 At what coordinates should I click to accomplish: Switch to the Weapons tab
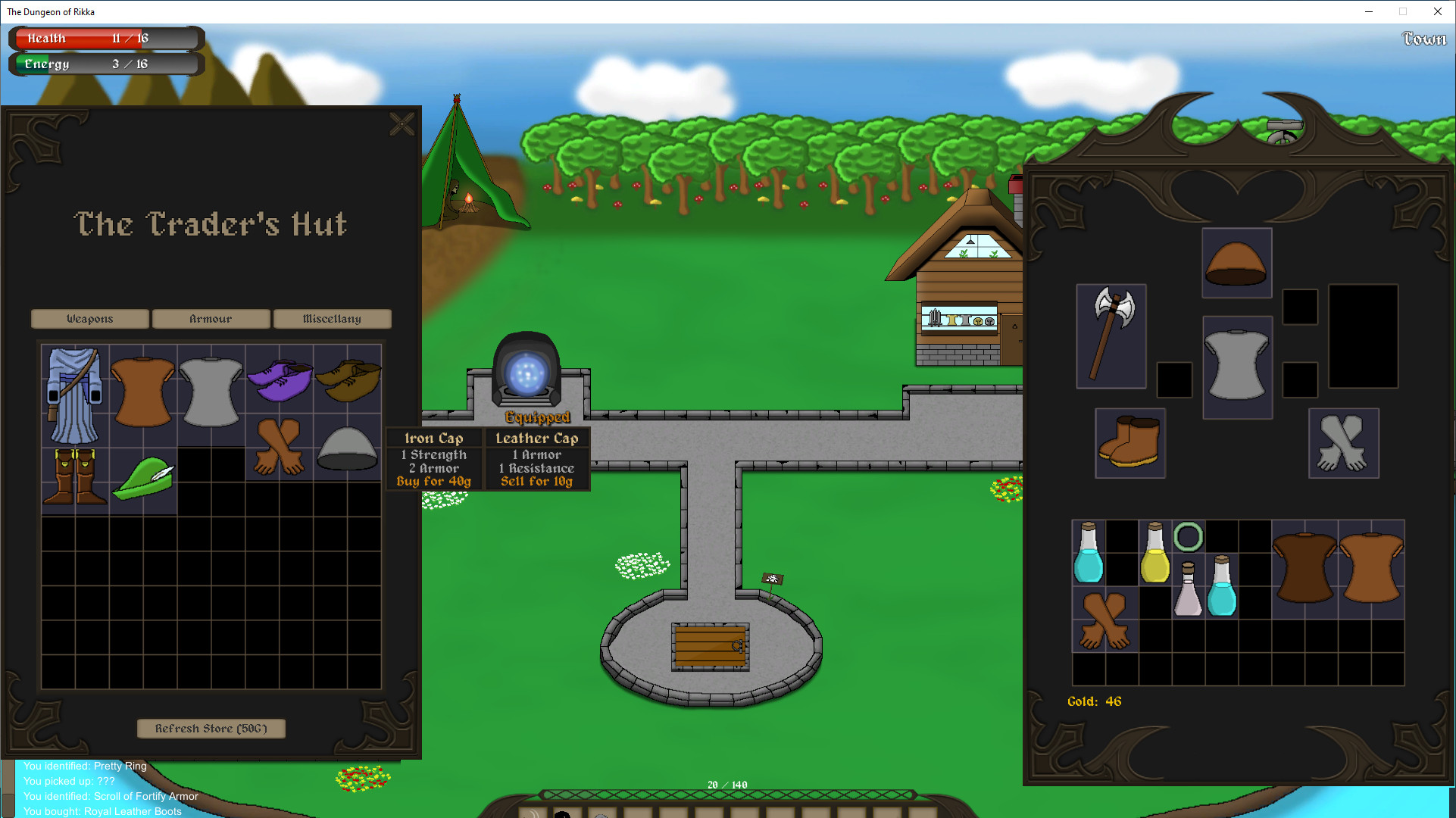pos(89,319)
